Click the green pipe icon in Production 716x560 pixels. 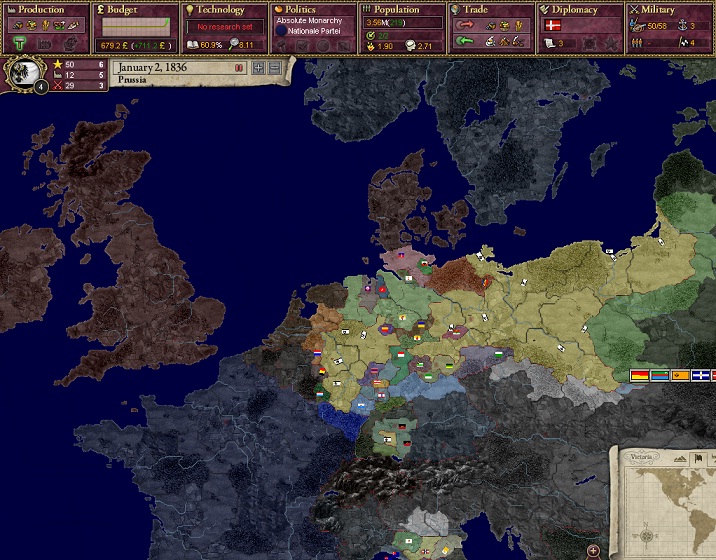click(x=20, y=43)
